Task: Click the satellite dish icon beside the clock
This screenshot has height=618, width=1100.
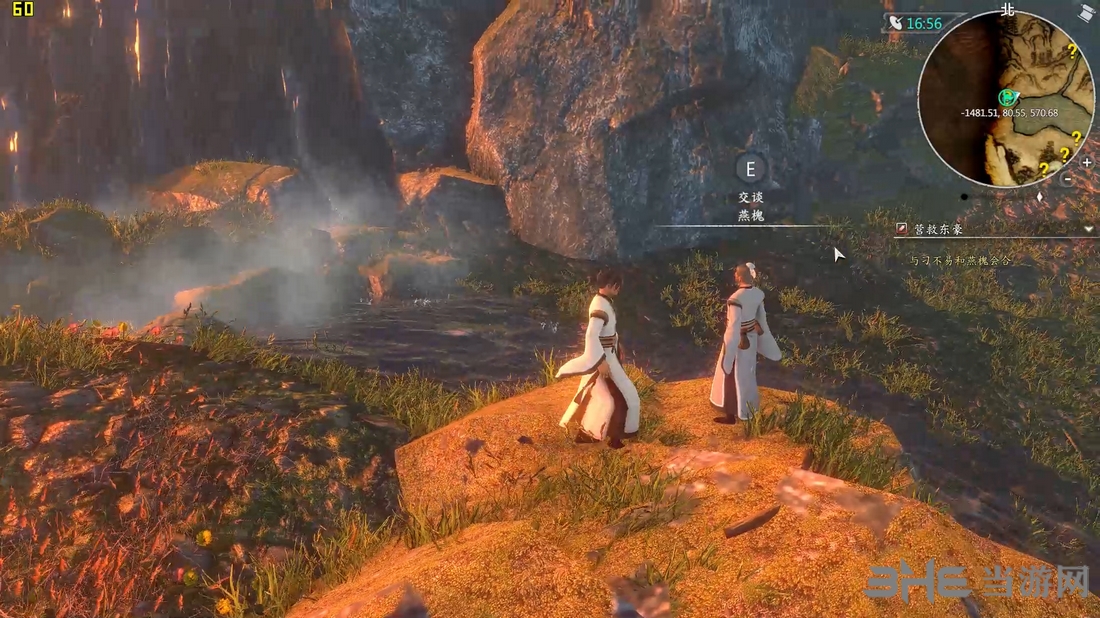Action: pyautogui.click(x=894, y=23)
